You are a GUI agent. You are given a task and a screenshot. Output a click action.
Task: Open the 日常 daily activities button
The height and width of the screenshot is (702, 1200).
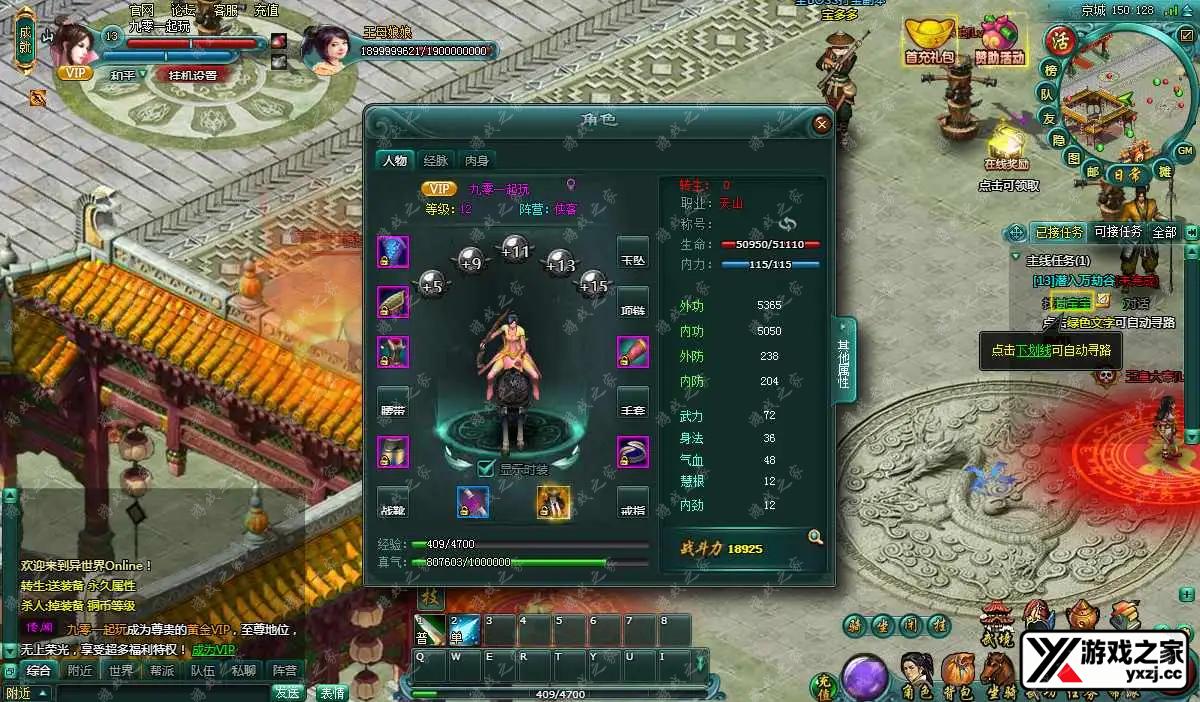[1130, 173]
